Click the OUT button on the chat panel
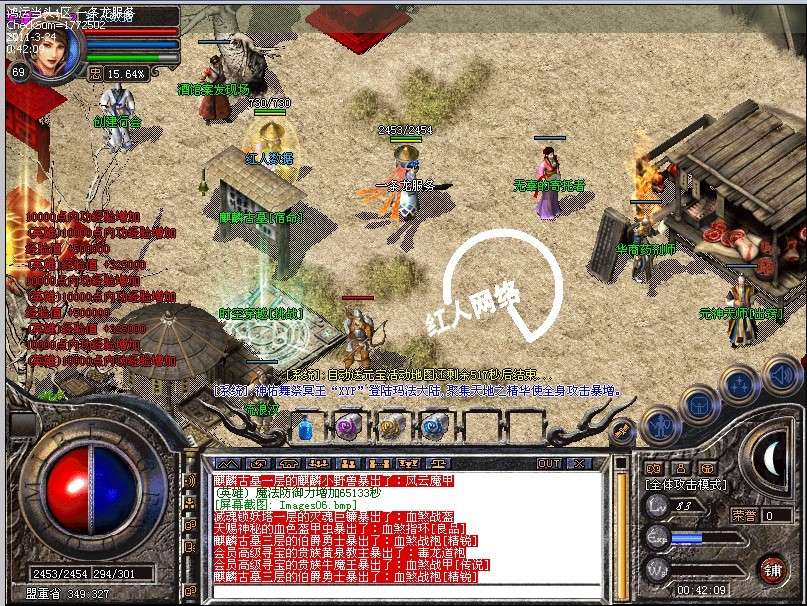Screen dimensions: 807x606 548,463
